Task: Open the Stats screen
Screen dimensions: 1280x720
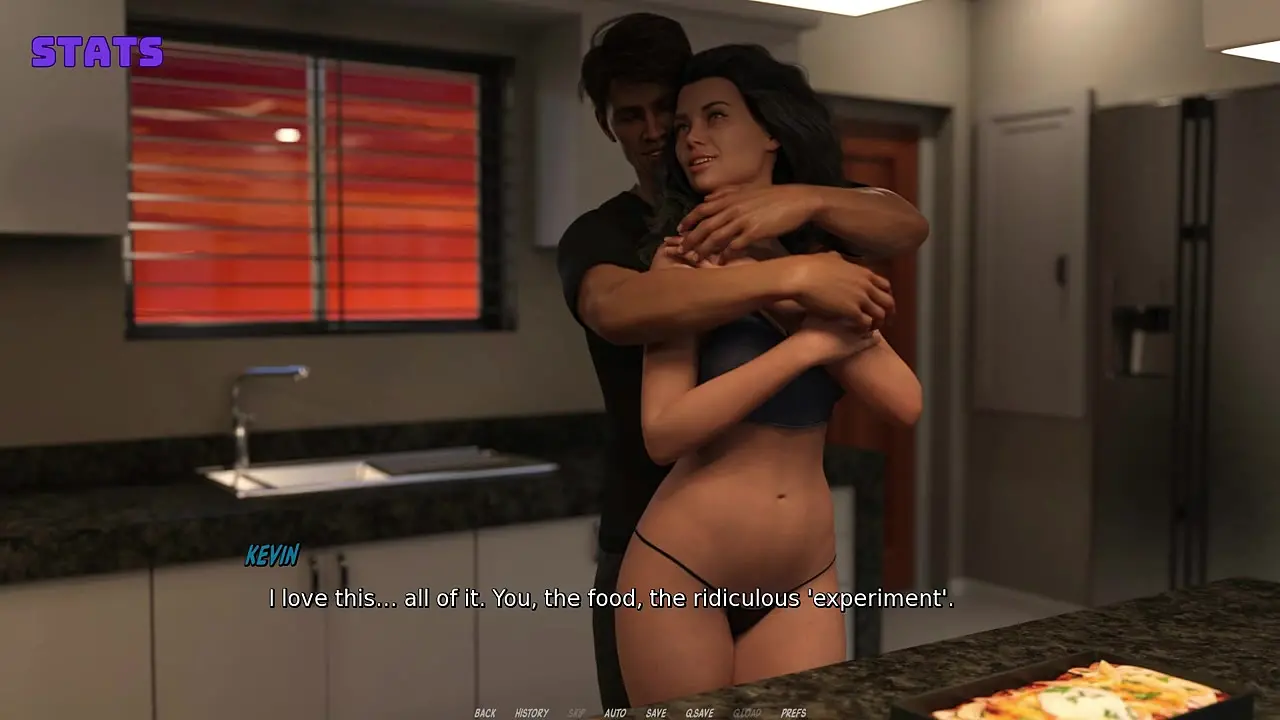Action: (96, 52)
